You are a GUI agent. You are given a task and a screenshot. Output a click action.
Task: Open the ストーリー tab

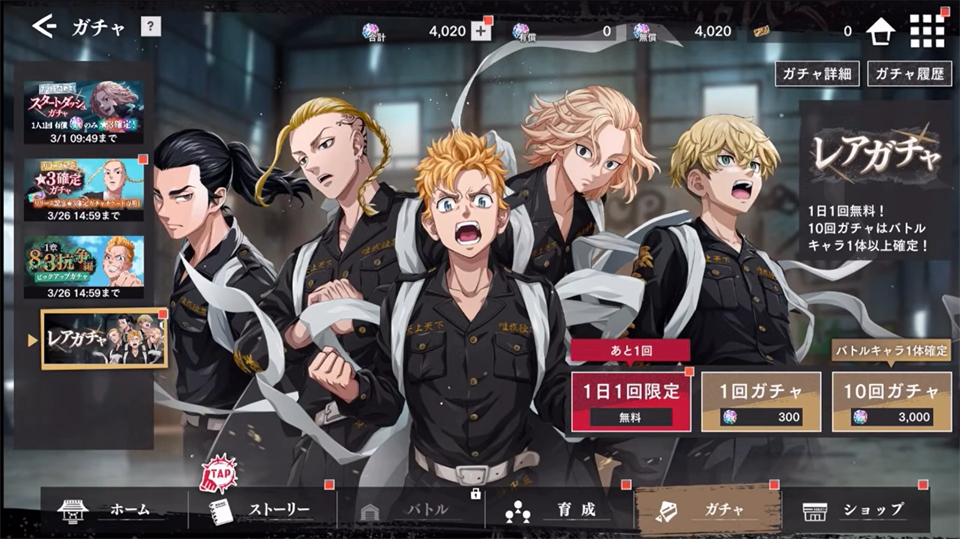point(262,511)
